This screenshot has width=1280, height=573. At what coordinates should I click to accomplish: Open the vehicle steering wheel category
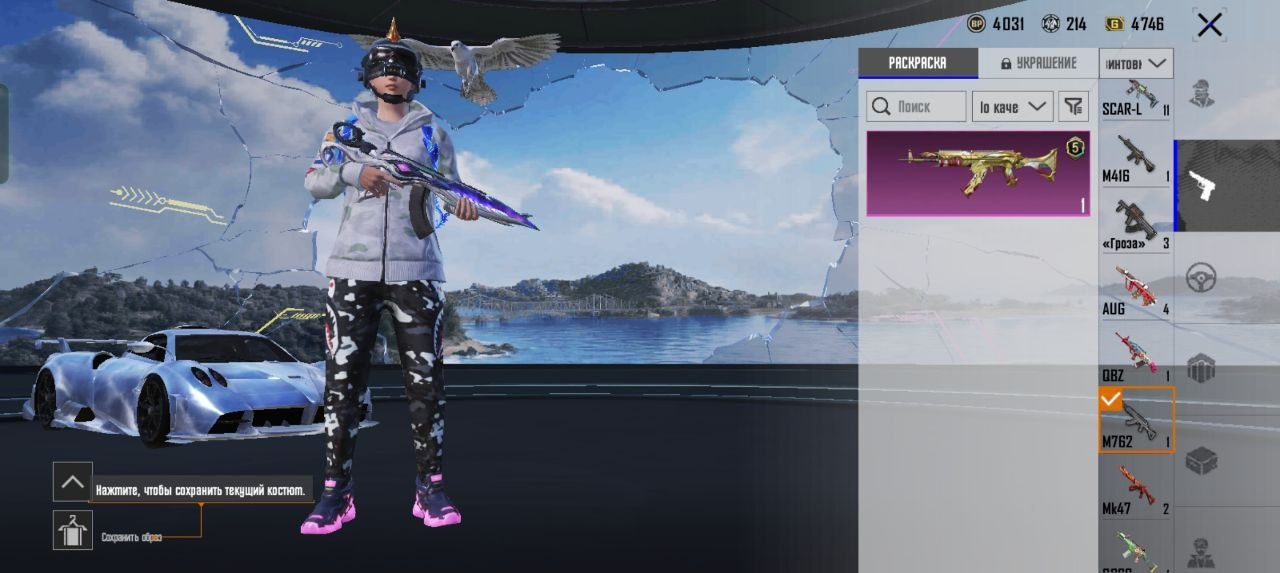pos(1201,278)
